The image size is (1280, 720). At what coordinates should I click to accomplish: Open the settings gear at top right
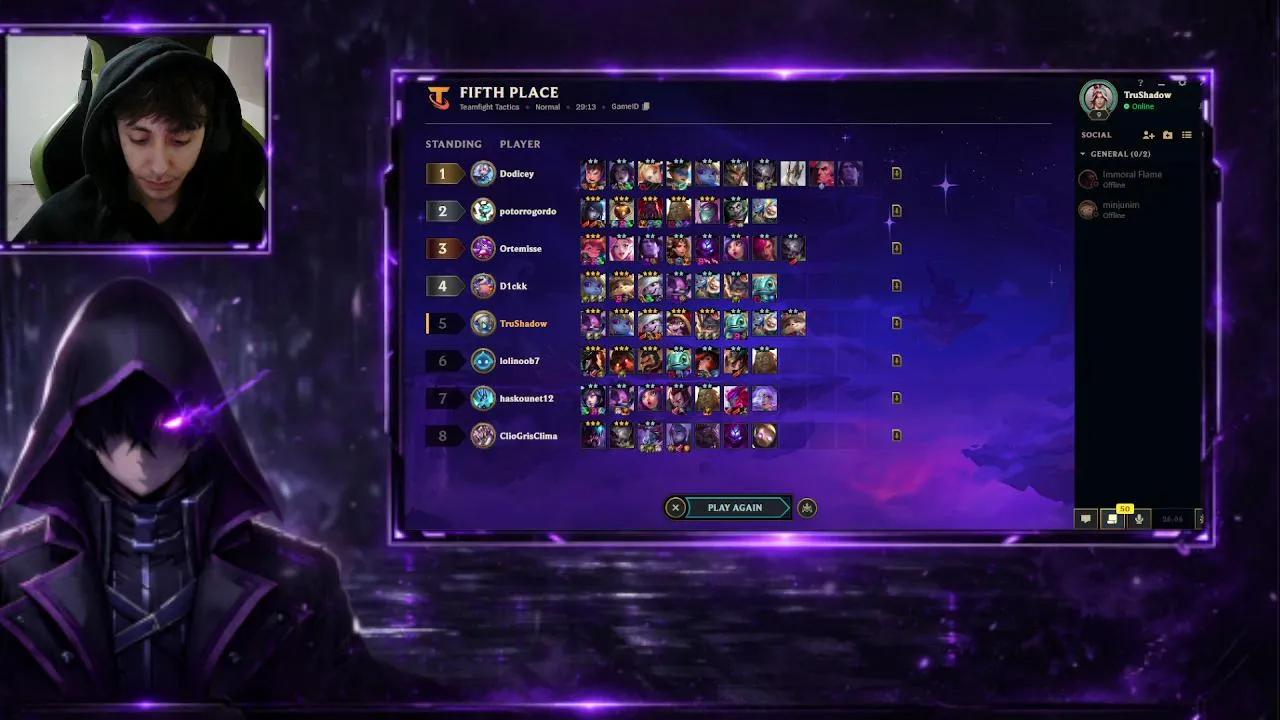tap(1182, 84)
